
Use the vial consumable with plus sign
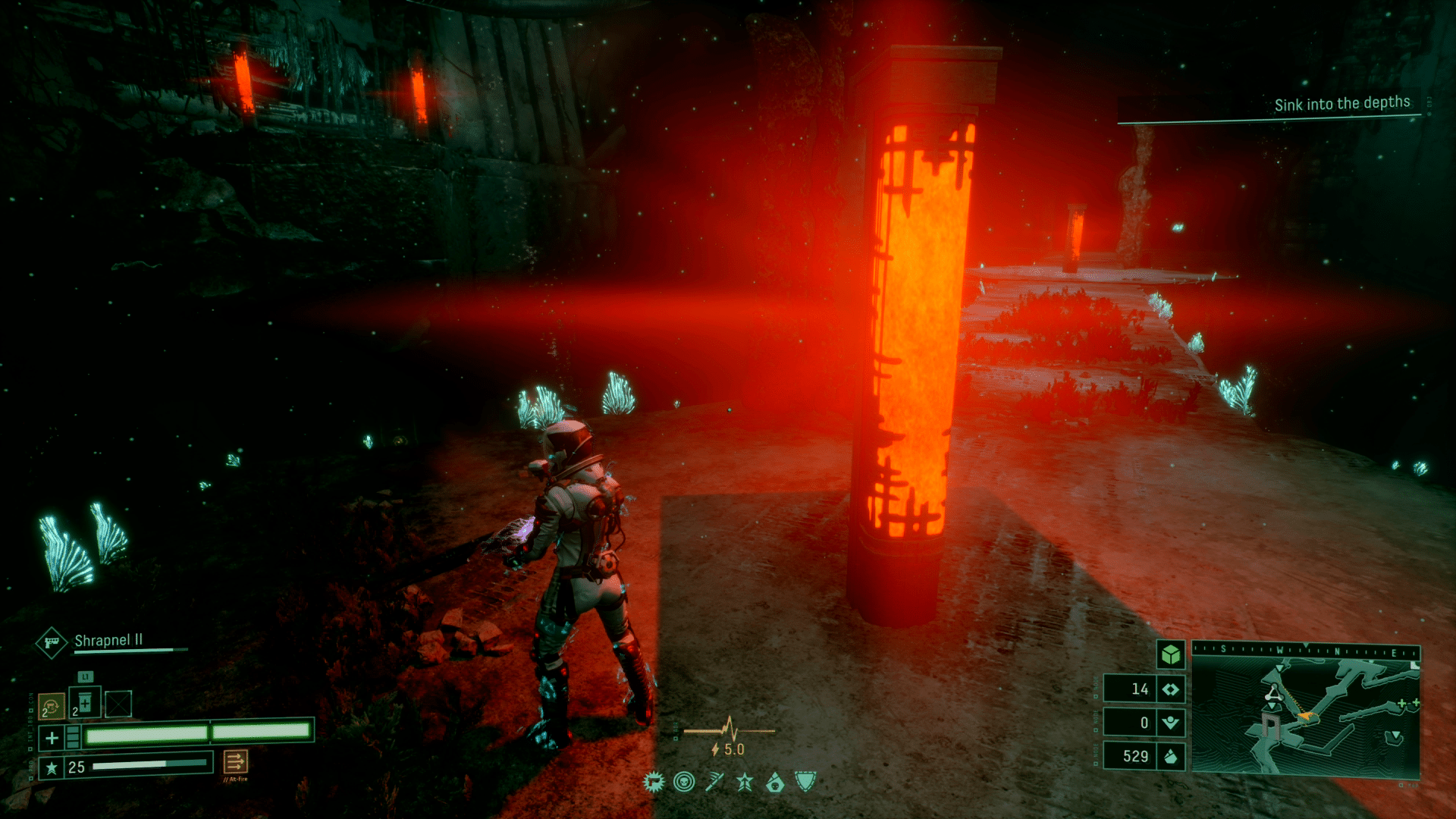[85, 703]
